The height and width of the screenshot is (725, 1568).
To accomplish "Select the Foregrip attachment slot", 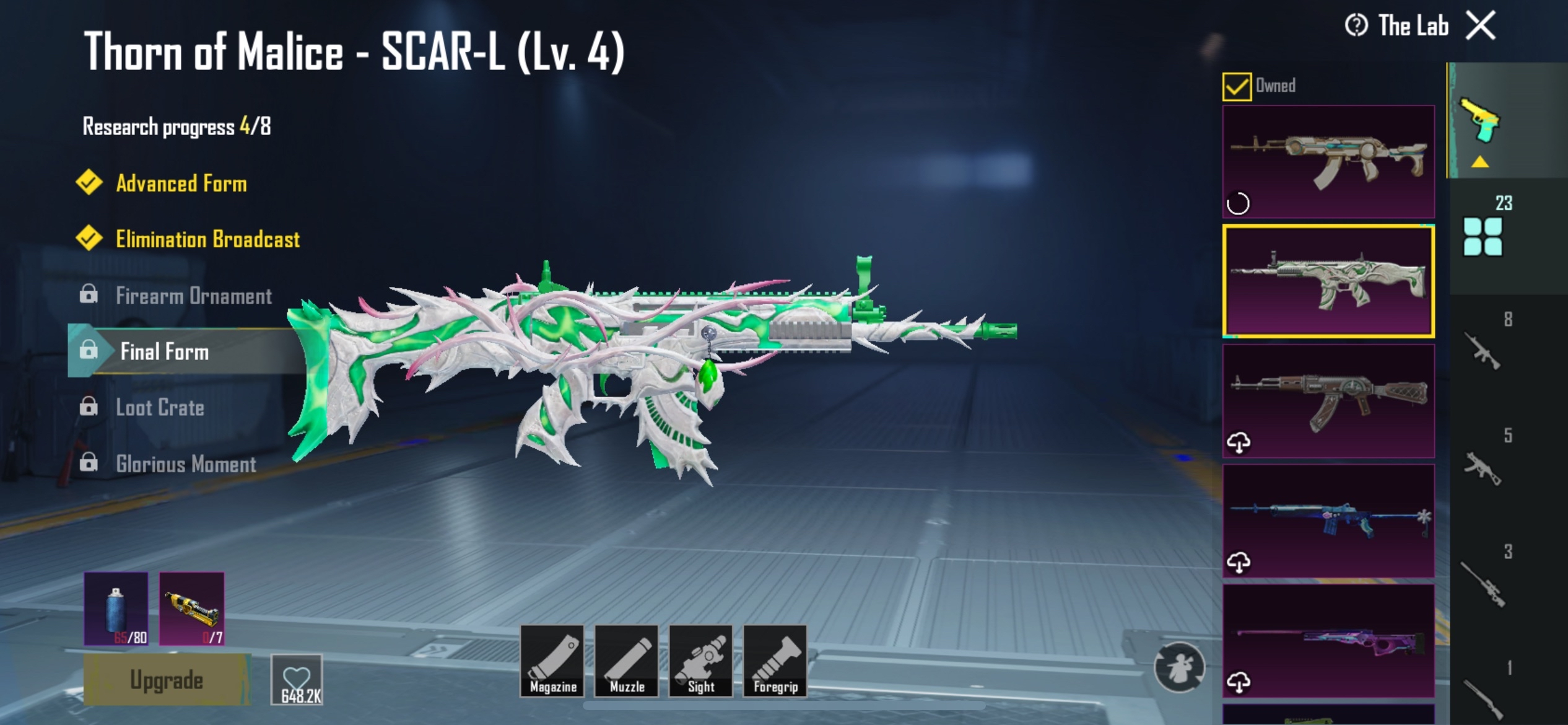I will click(775, 661).
